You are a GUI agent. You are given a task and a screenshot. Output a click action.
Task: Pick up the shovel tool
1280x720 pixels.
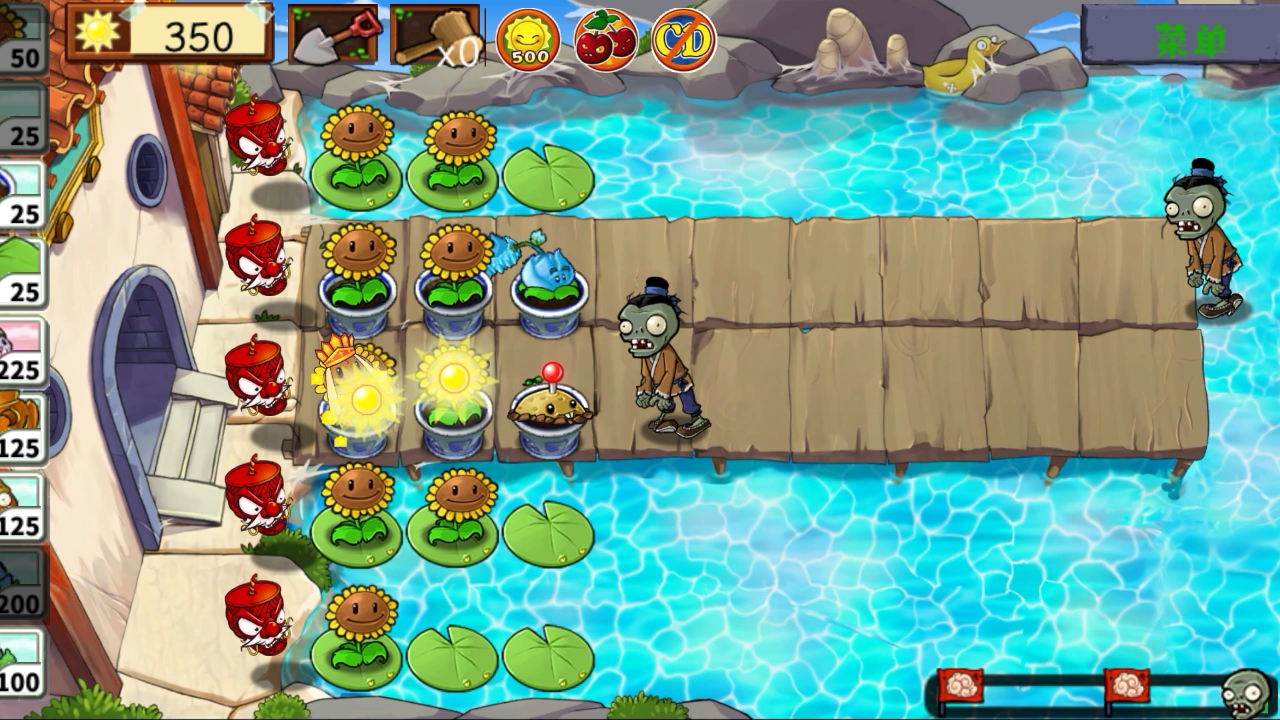pos(333,35)
